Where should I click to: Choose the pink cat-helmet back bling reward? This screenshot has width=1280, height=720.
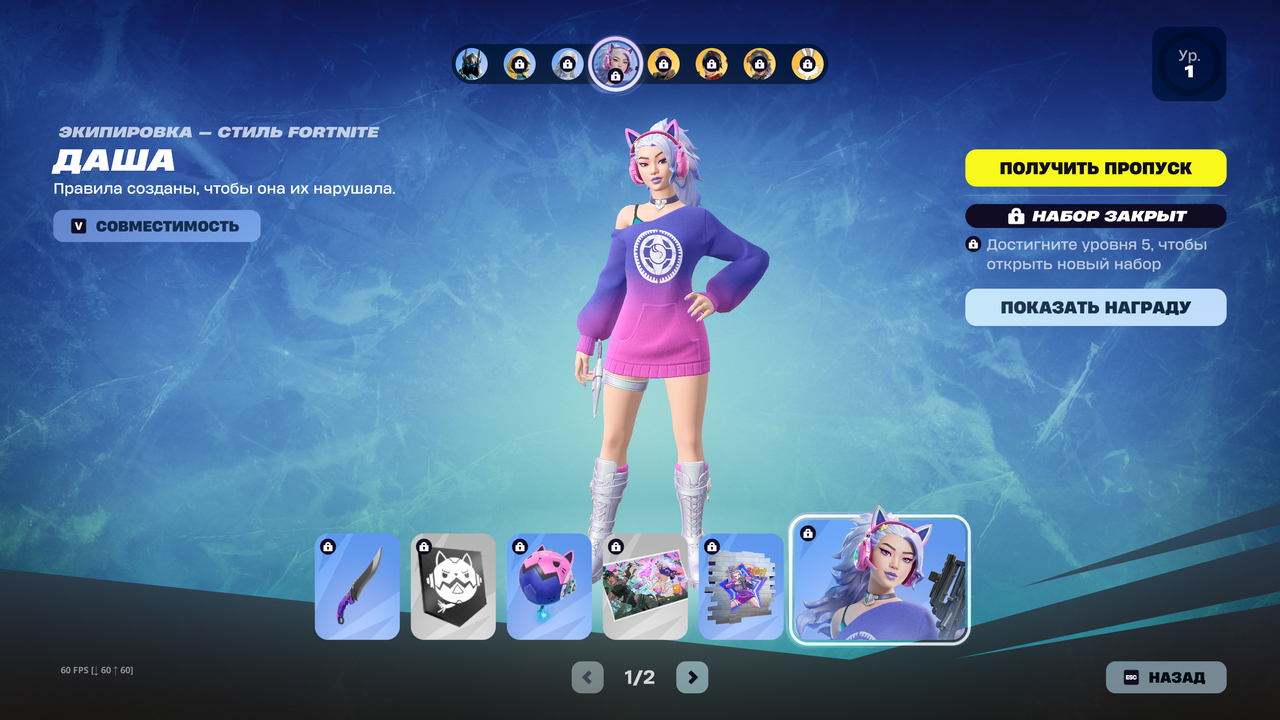click(x=549, y=586)
